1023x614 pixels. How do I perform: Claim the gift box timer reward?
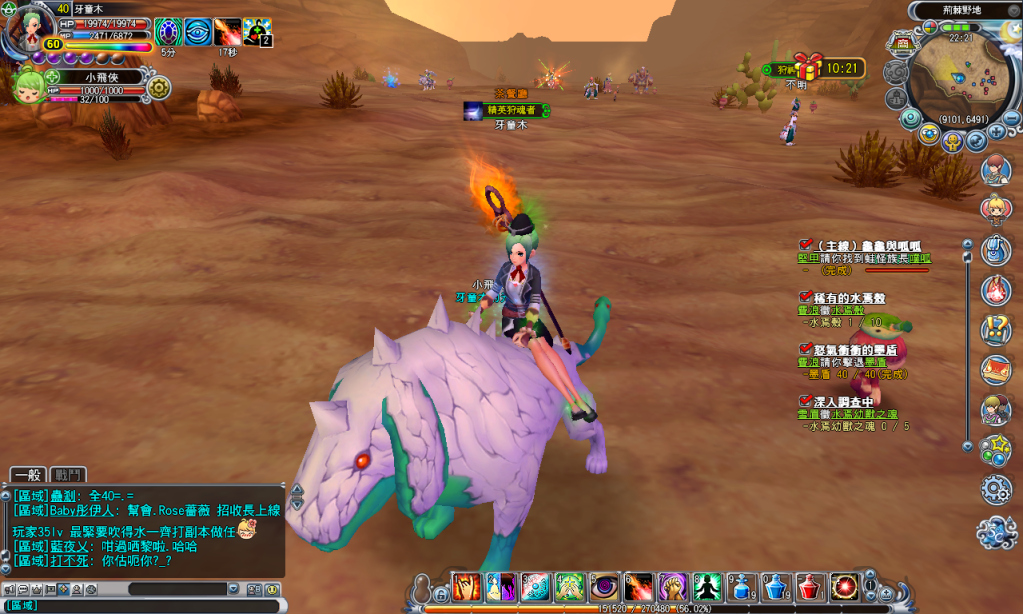tap(808, 67)
